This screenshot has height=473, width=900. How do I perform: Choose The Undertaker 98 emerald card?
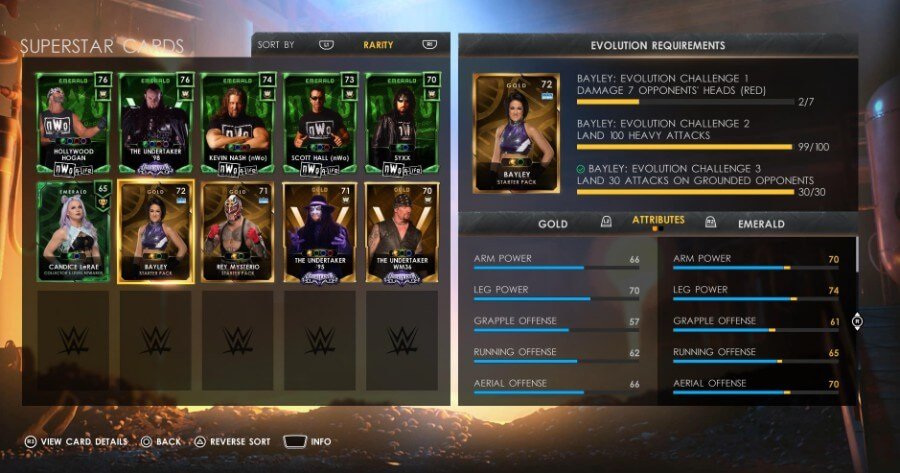click(x=155, y=124)
